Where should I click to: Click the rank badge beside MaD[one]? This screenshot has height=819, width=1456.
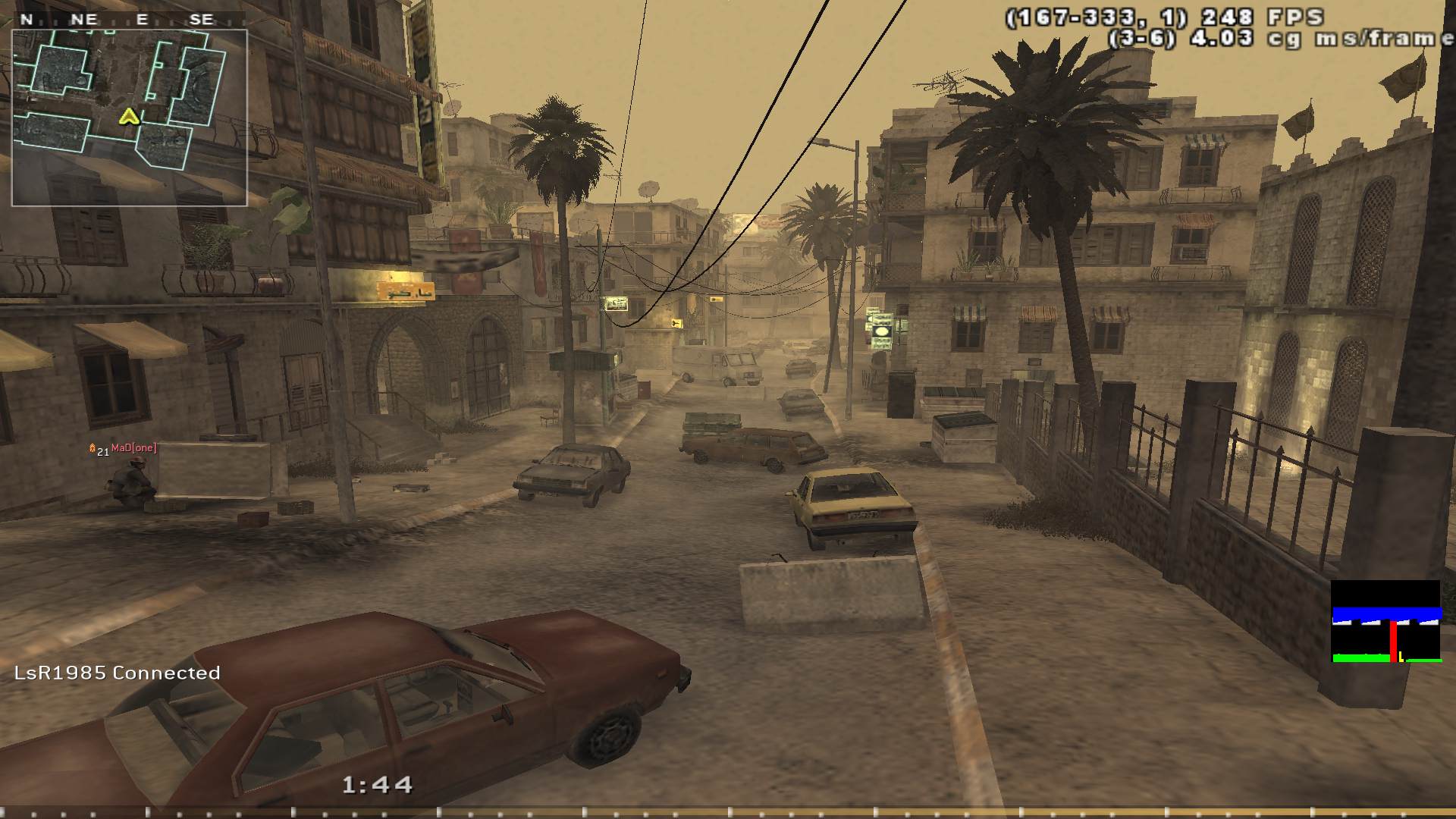(93, 449)
